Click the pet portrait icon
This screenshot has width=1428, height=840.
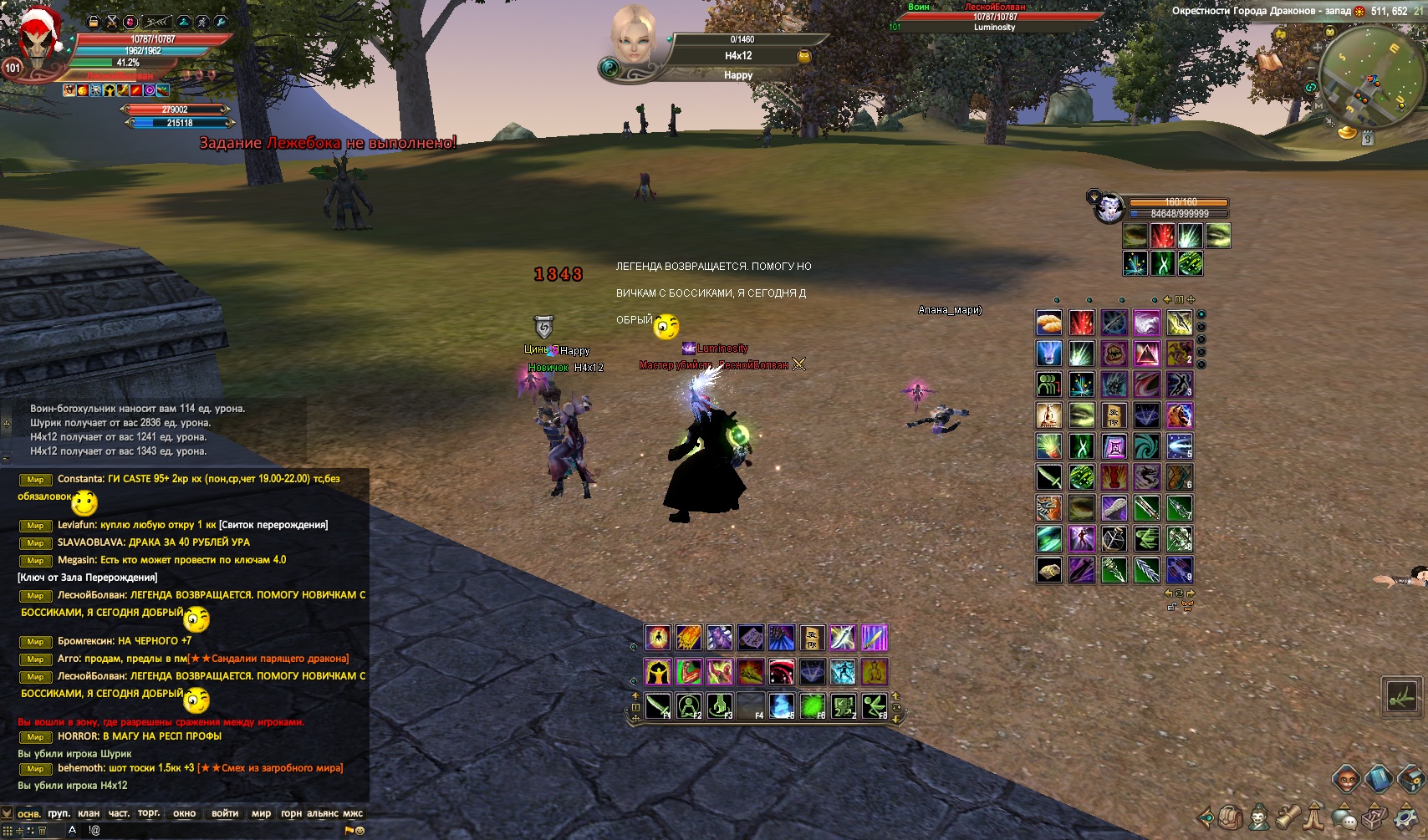point(1109,207)
